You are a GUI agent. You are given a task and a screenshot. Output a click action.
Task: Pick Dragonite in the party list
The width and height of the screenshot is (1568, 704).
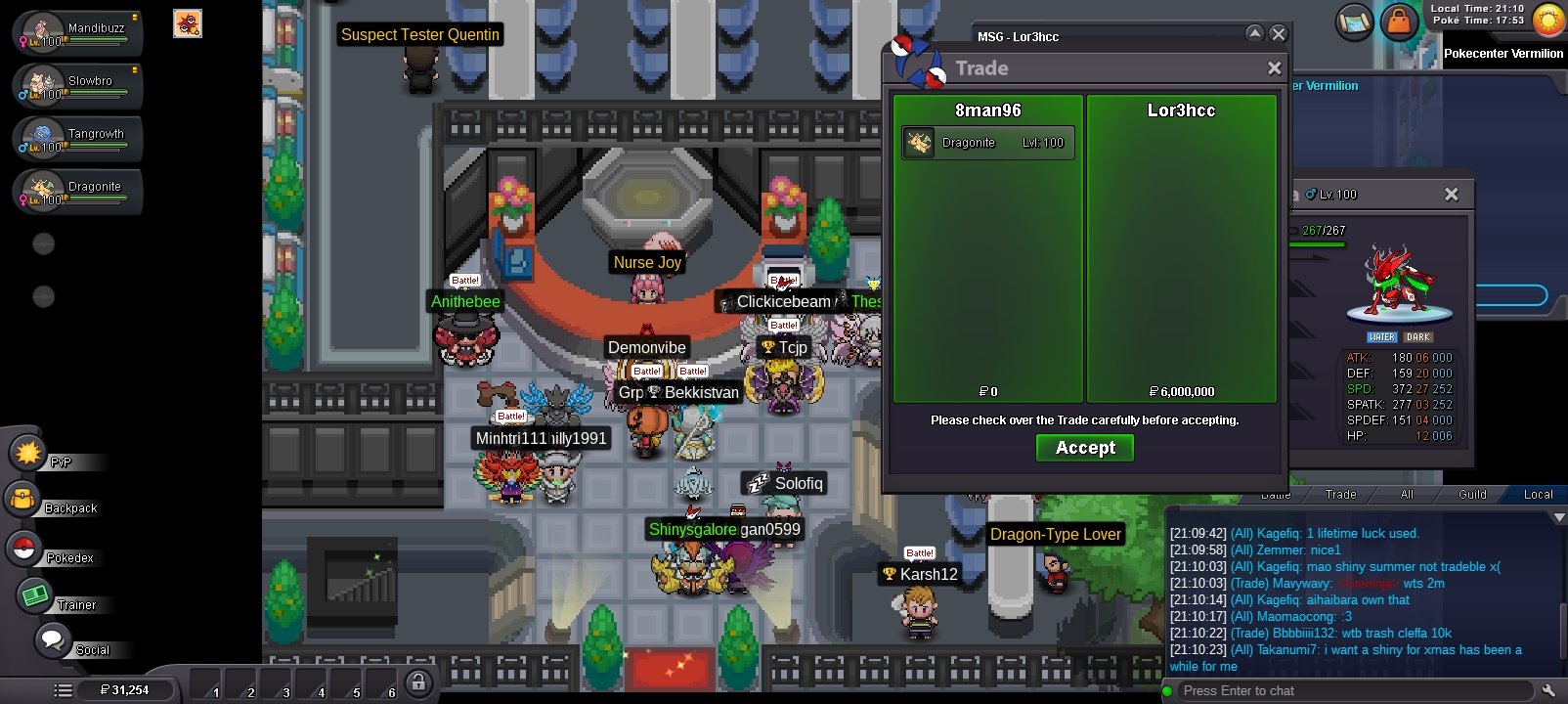pos(78,193)
